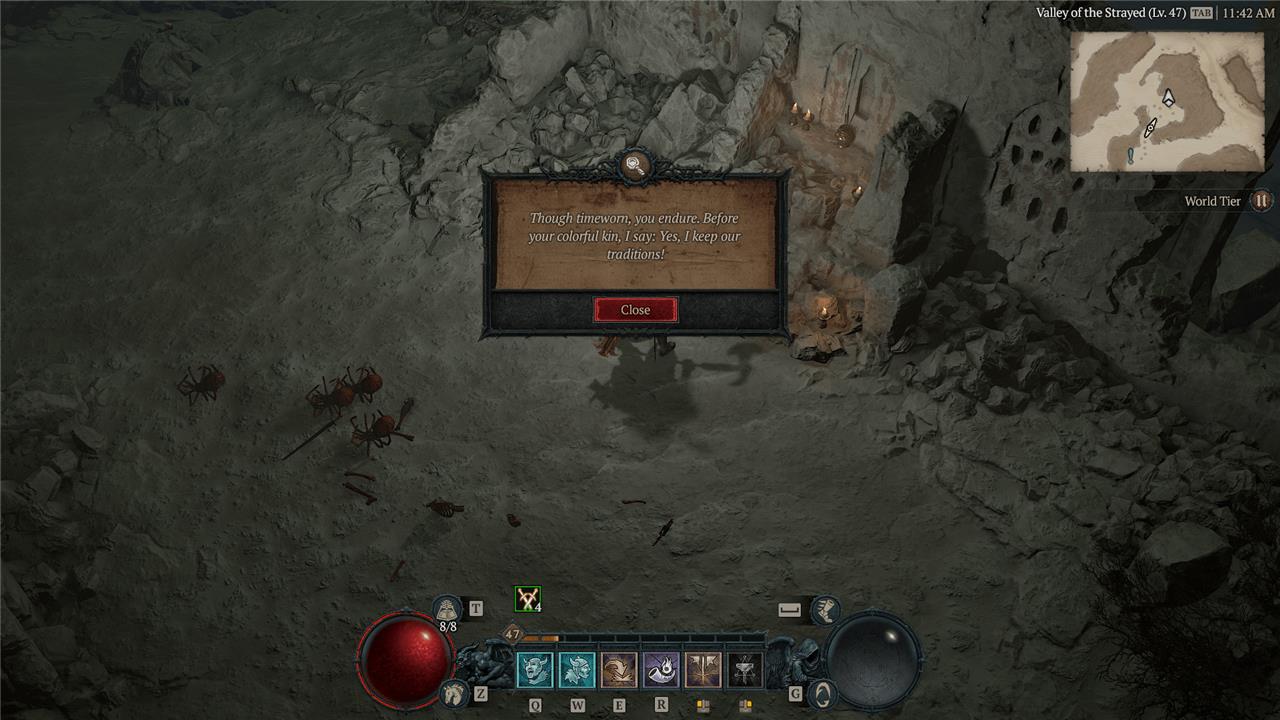Image resolution: width=1280 pixels, height=720 pixels.
Task: Click the magnifying glass emblem atop the dialog
Action: 634,165
